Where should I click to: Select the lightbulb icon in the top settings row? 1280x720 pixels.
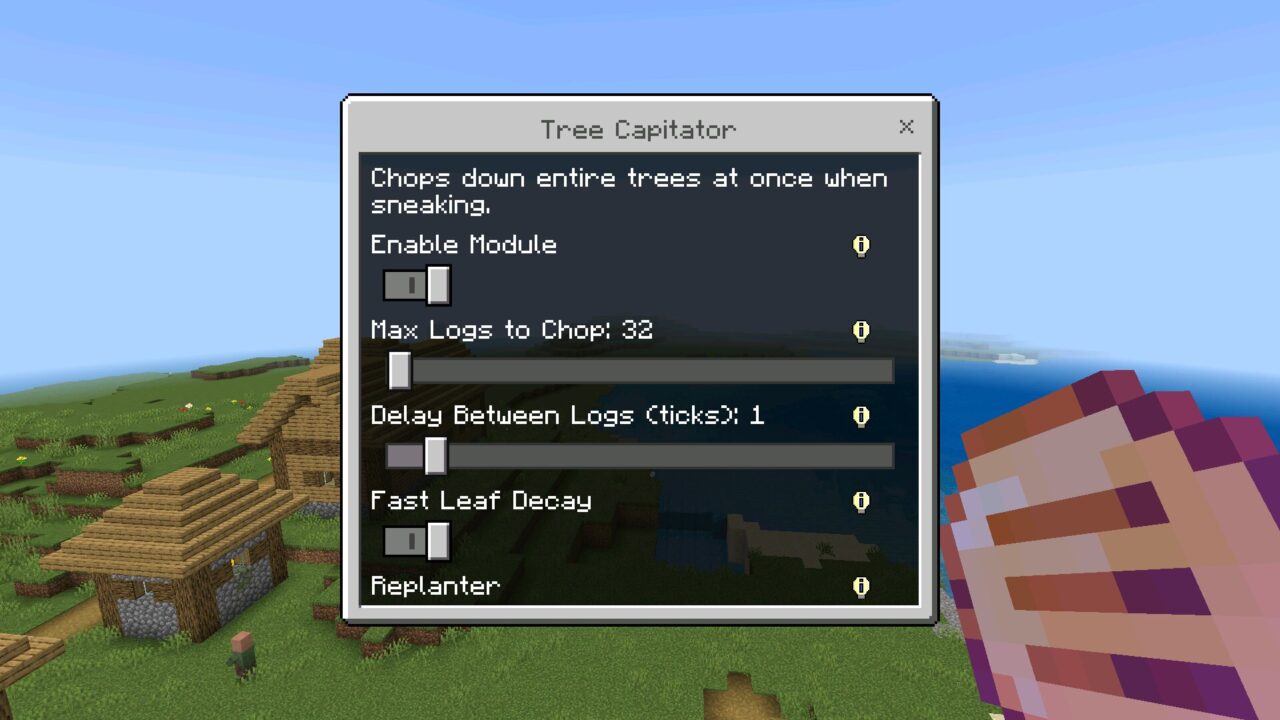(x=861, y=246)
